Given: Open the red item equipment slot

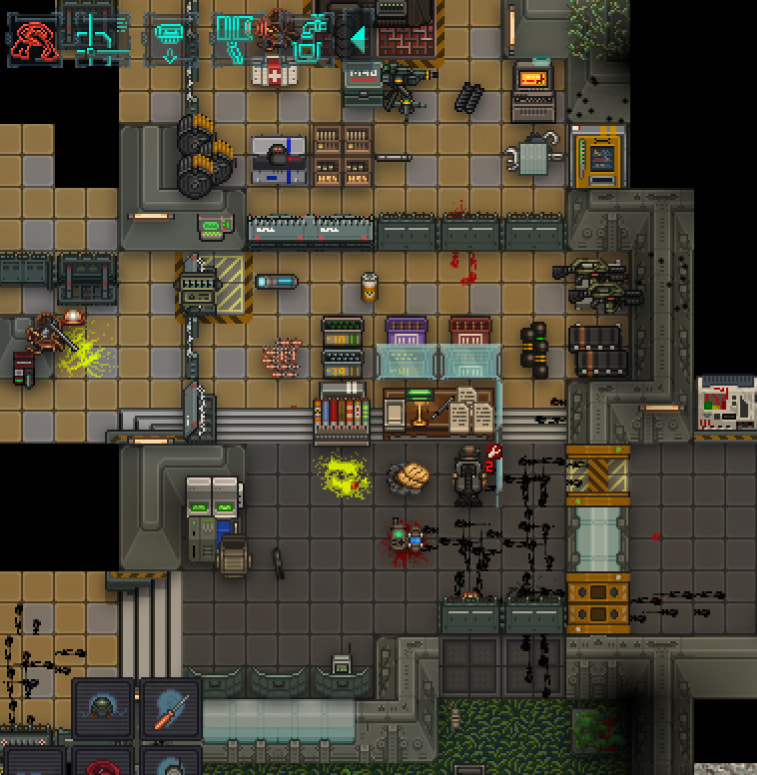Looking at the screenshot, I should point(102,762).
